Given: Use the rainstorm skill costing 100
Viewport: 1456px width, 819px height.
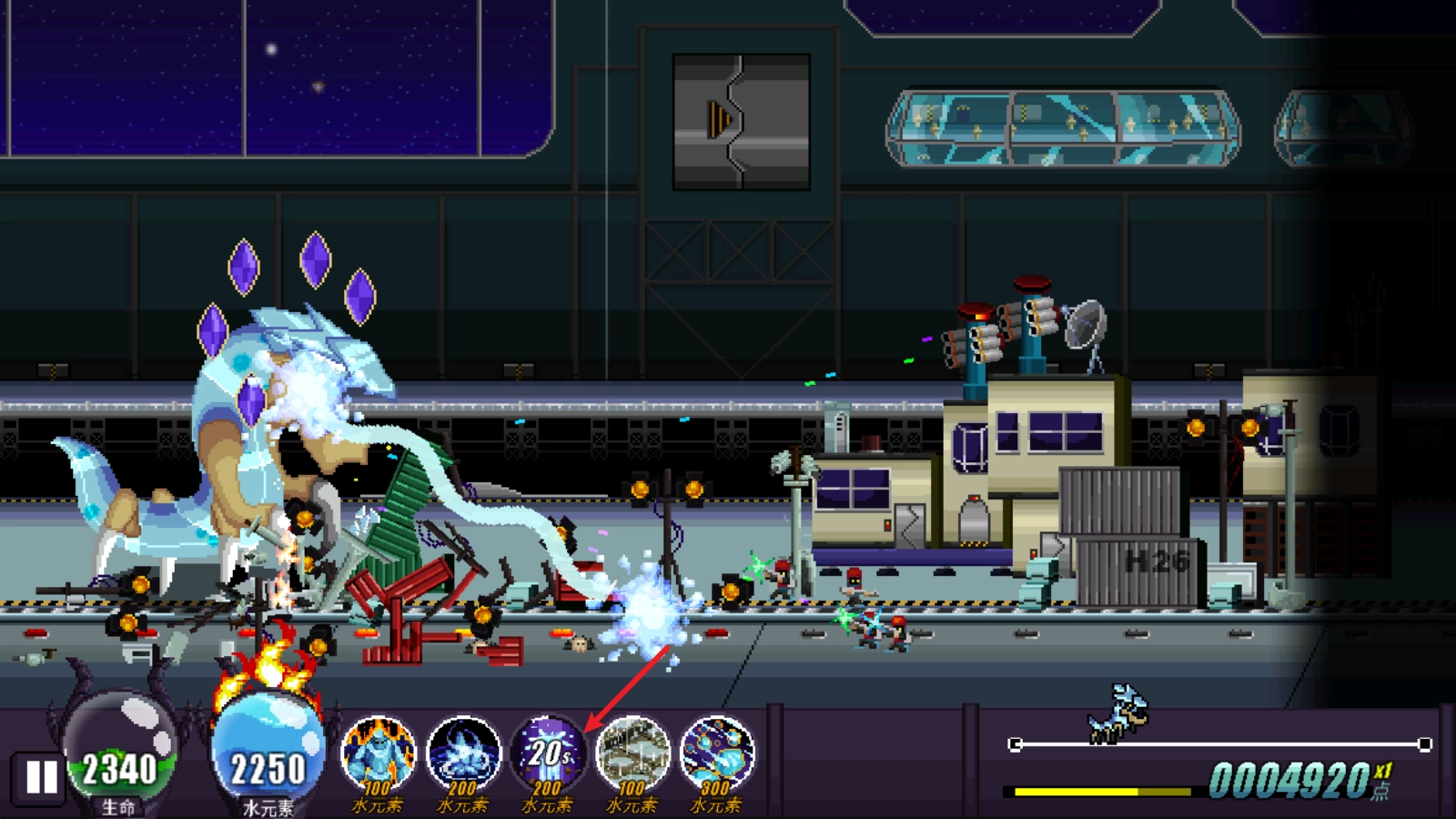Looking at the screenshot, I should [632, 755].
